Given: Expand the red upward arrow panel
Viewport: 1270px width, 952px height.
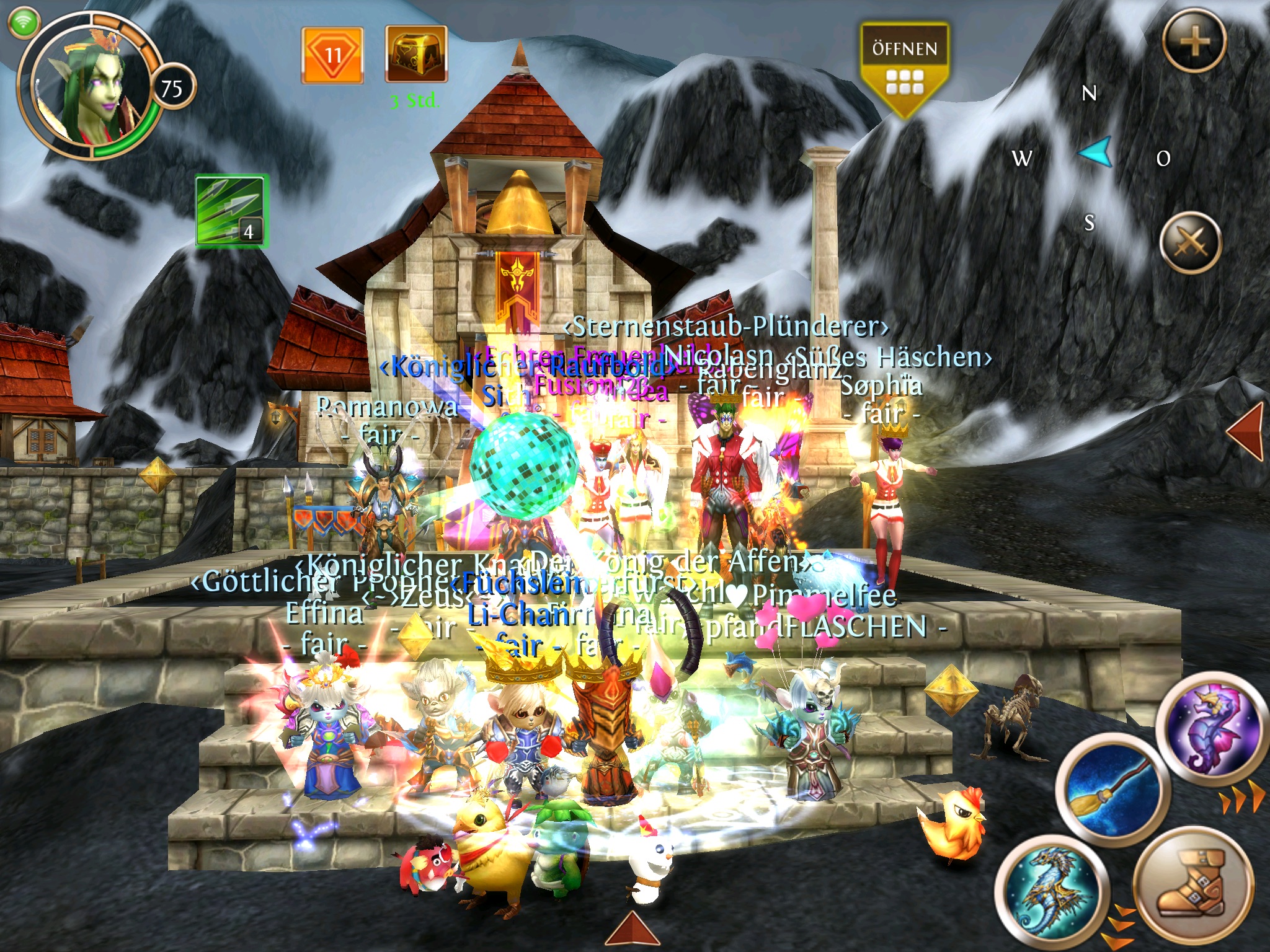Looking at the screenshot, I should [633, 931].
